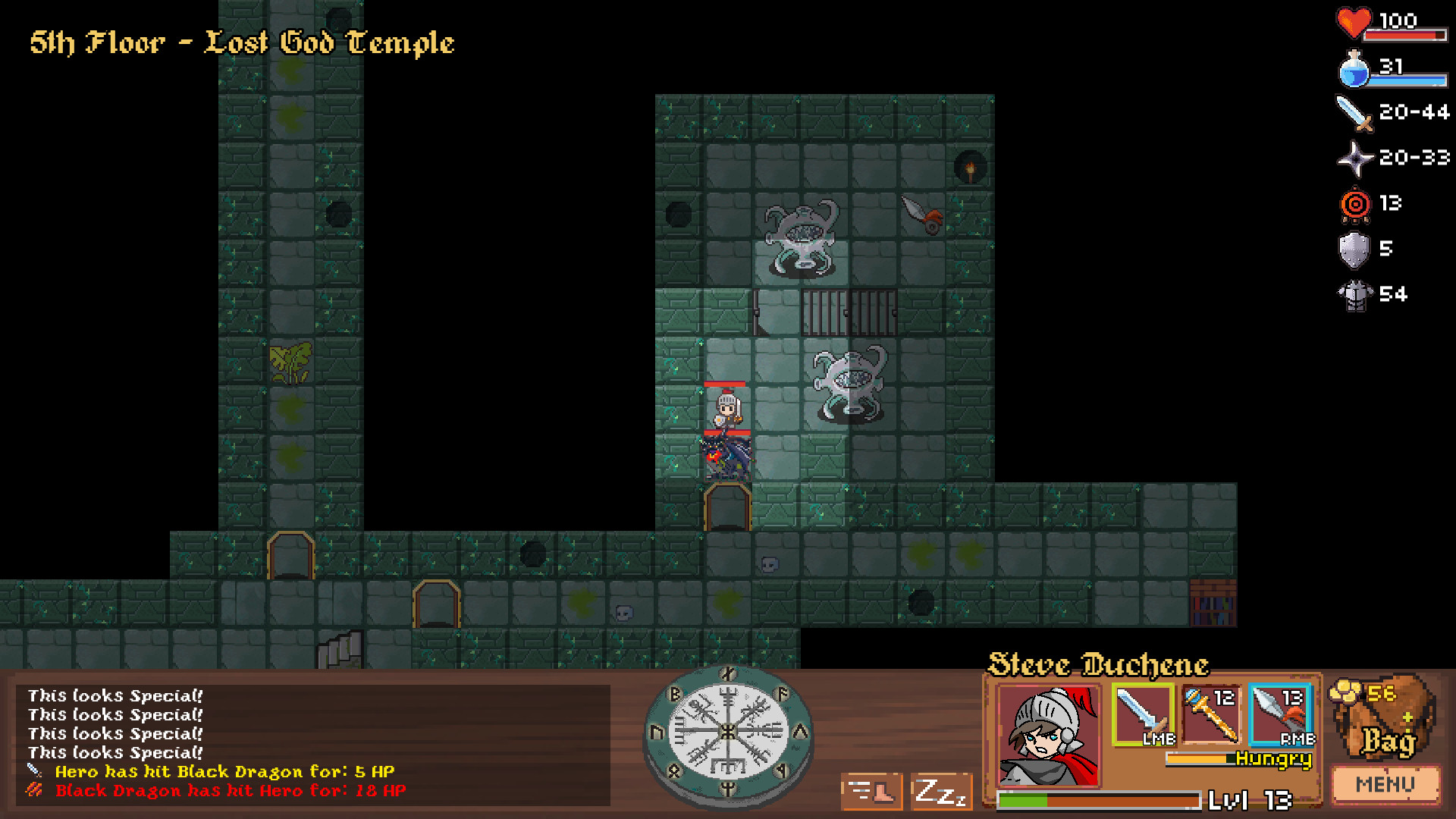Click the target accuracy stat icon
Screen dimensions: 1456x819
(x=1354, y=203)
